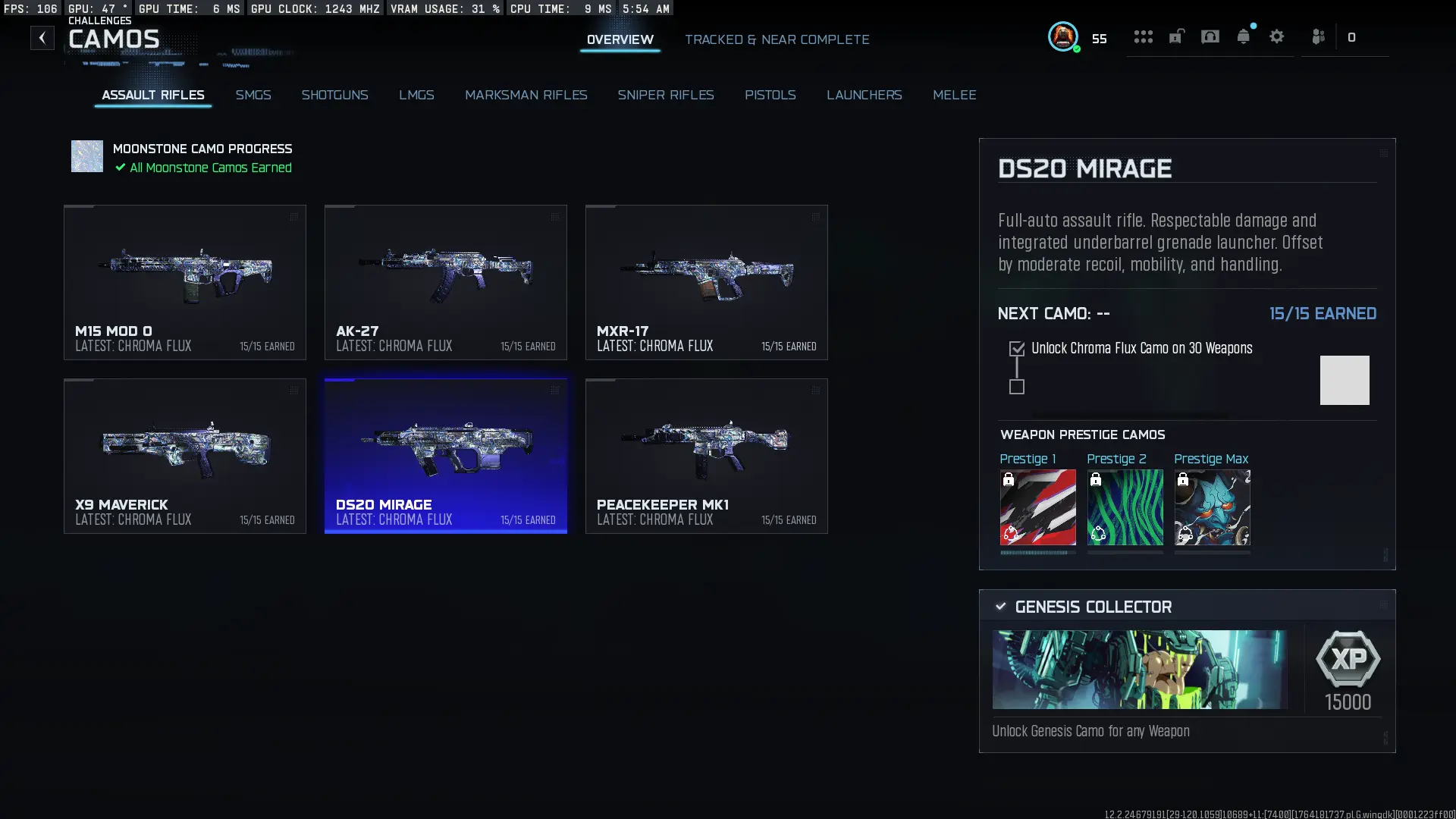Open the game settings gear icon

tap(1278, 36)
